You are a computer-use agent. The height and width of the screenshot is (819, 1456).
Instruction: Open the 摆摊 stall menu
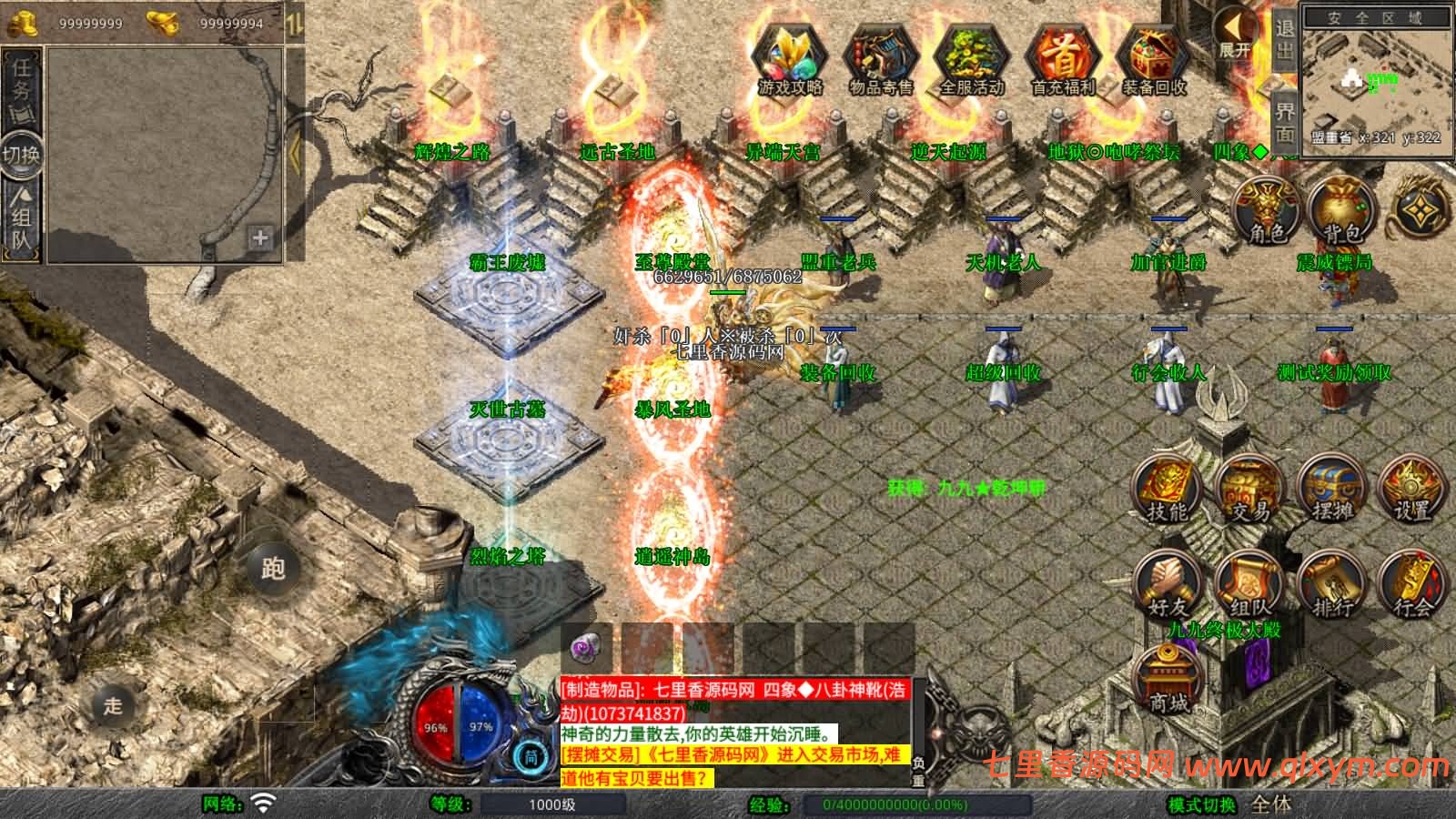[1331, 490]
